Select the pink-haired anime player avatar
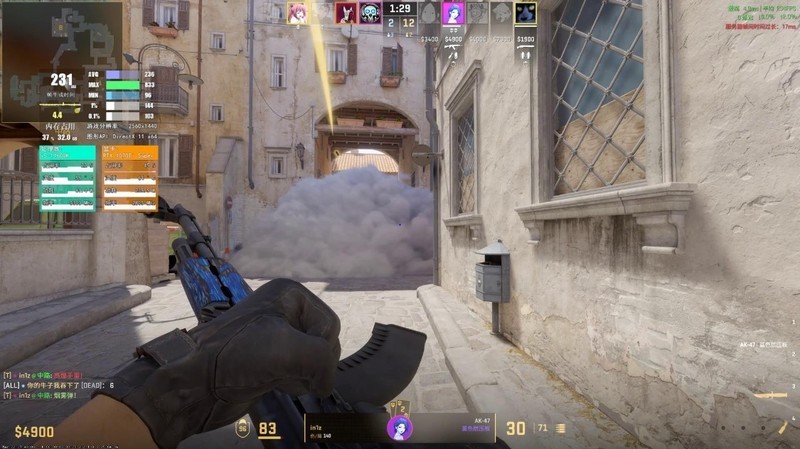Image resolution: width=800 pixels, height=449 pixels. point(297,13)
